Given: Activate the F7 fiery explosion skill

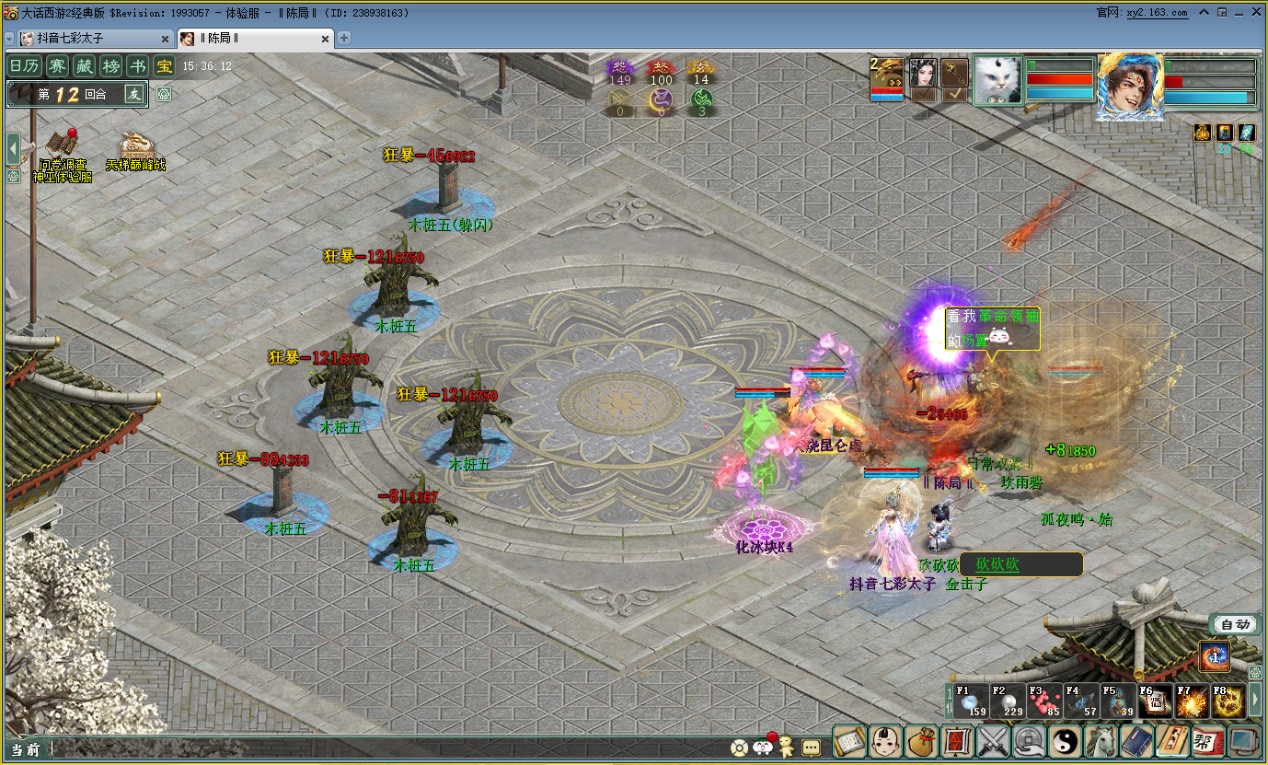Looking at the screenshot, I should 1191,702.
